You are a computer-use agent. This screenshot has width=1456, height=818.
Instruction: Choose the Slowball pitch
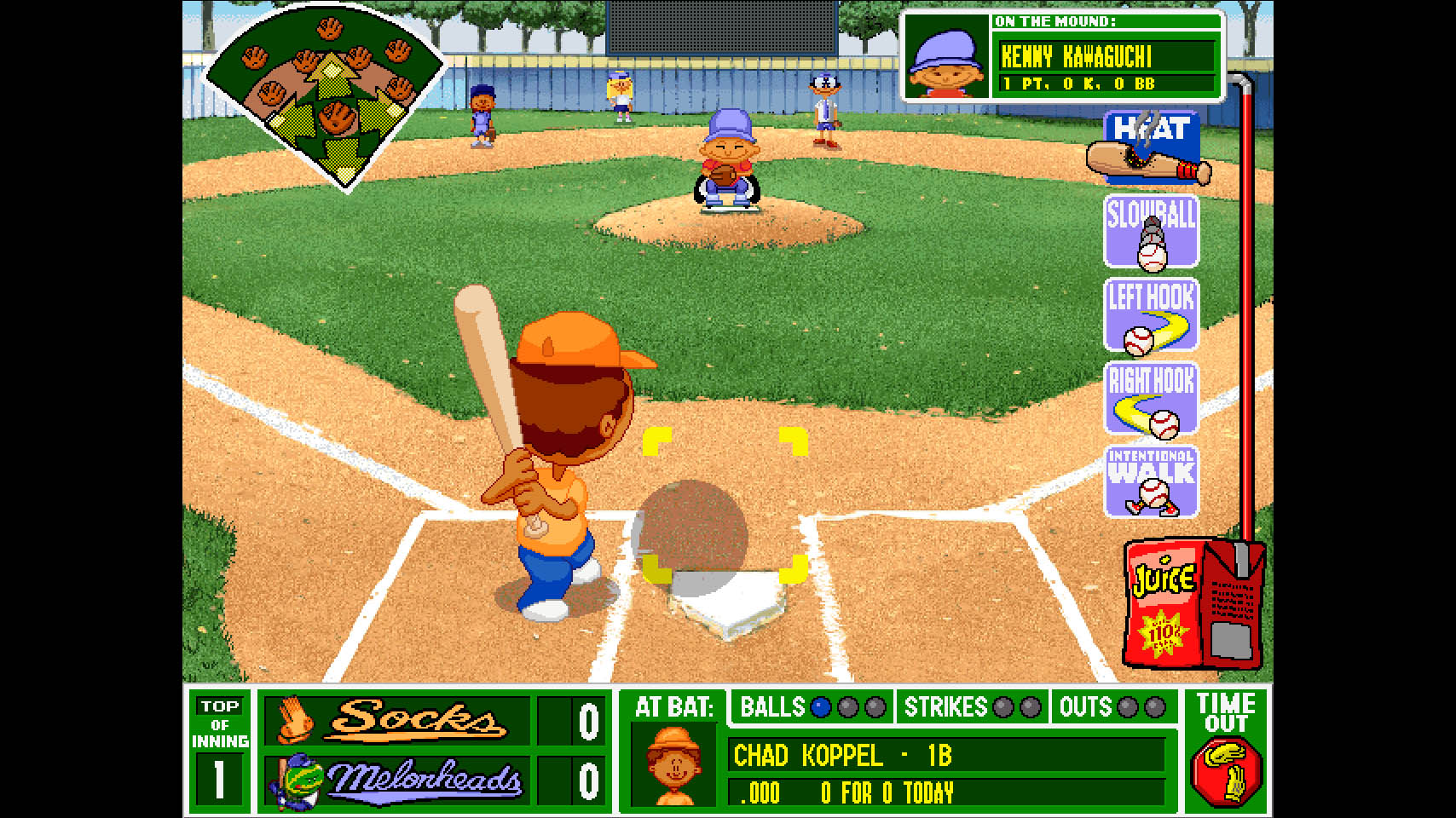click(x=1152, y=232)
